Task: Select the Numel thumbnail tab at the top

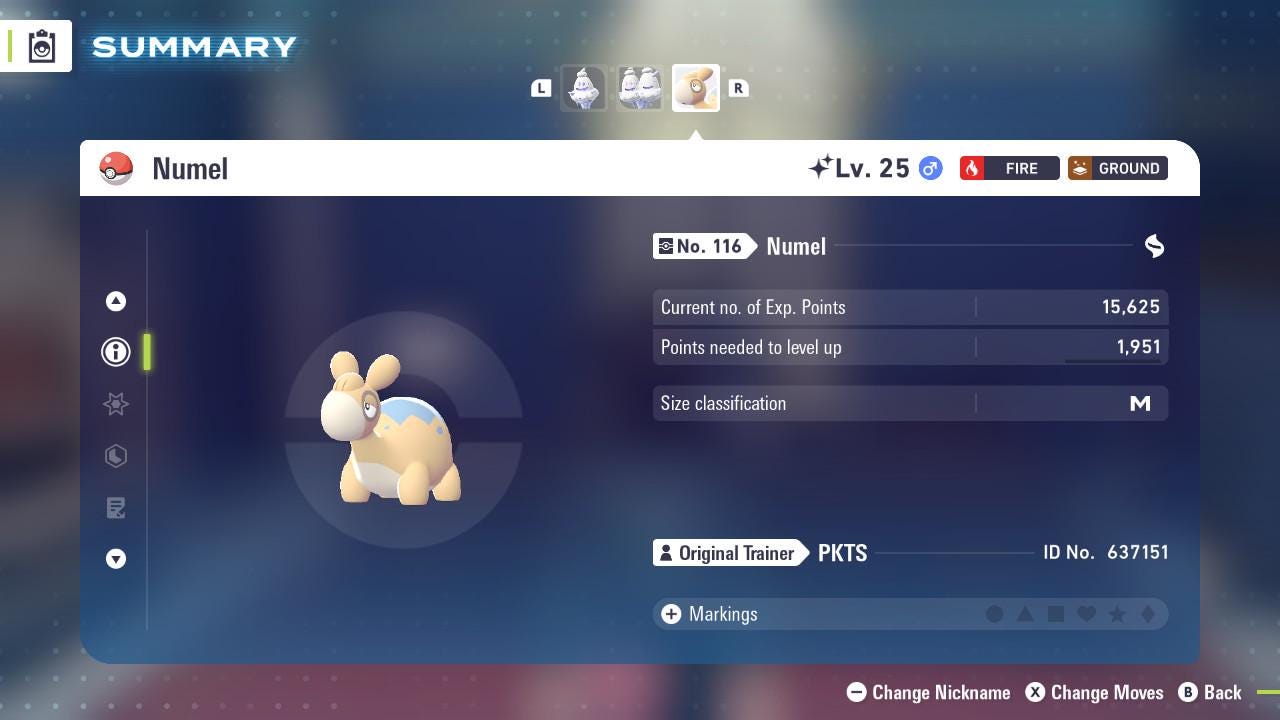Action: [x=695, y=87]
